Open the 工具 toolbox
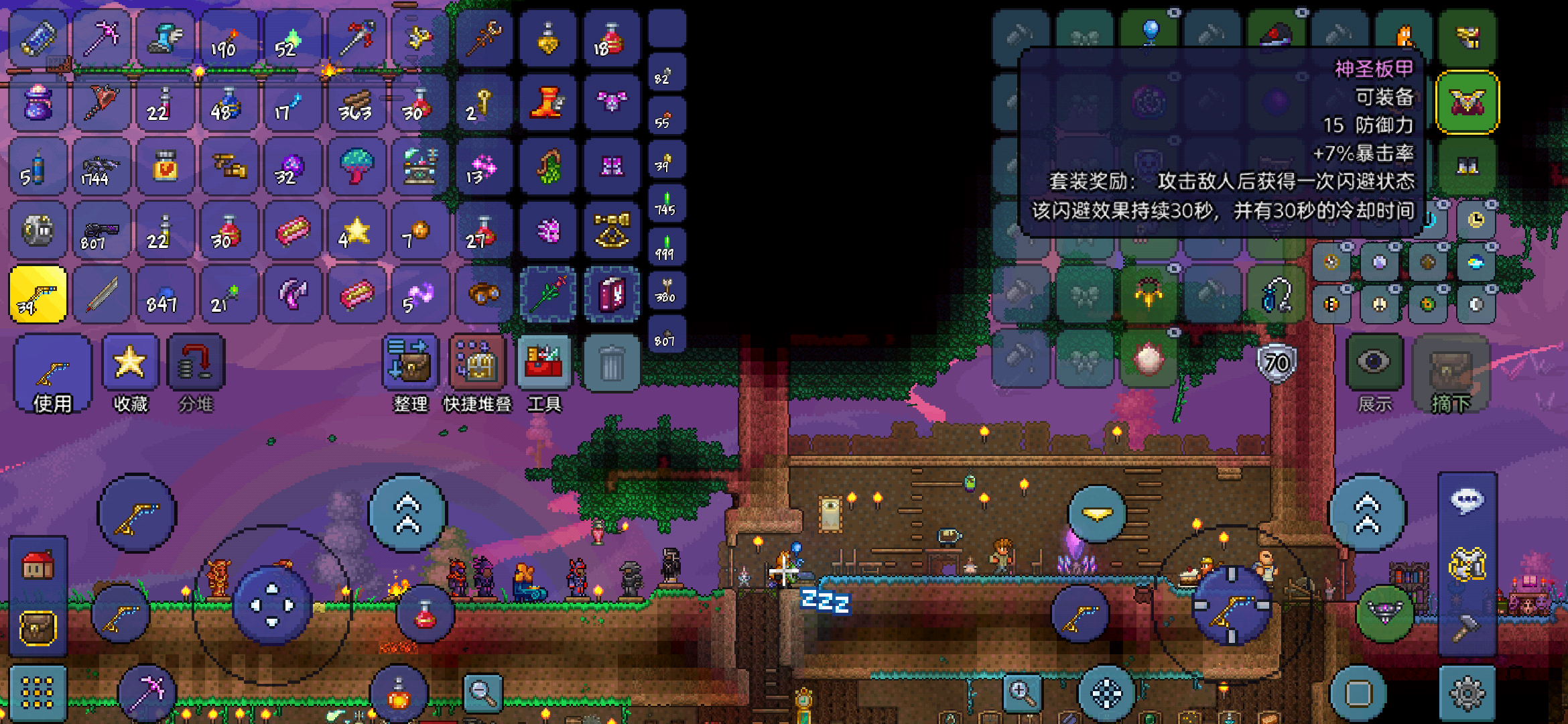This screenshot has height=724, width=1568. pos(544,373)
